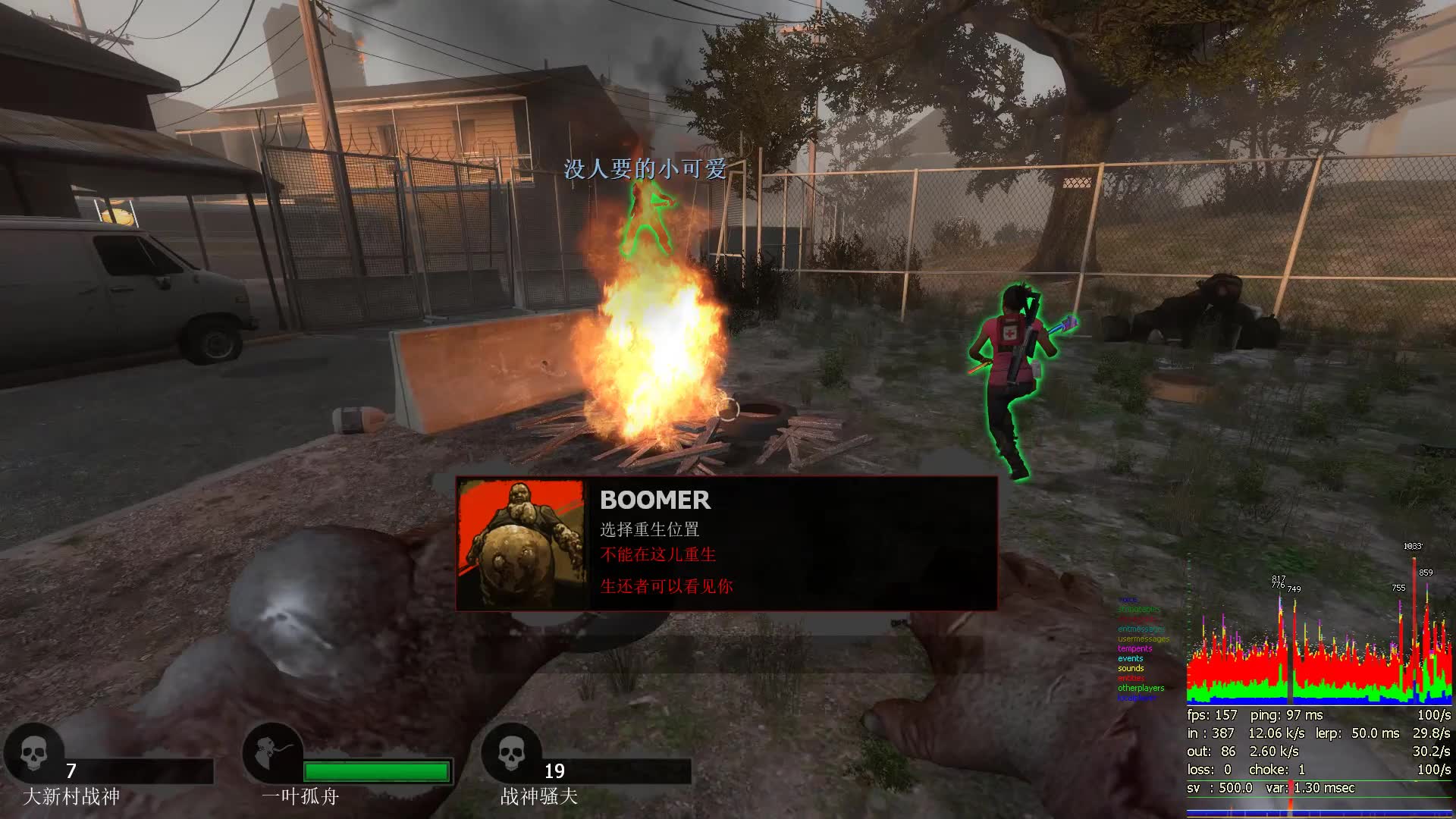The image size is (1456, 819).
Task: Click the Boomer portrait in the spawn panel
Action: pyautogui.click(x=521, y=544)
